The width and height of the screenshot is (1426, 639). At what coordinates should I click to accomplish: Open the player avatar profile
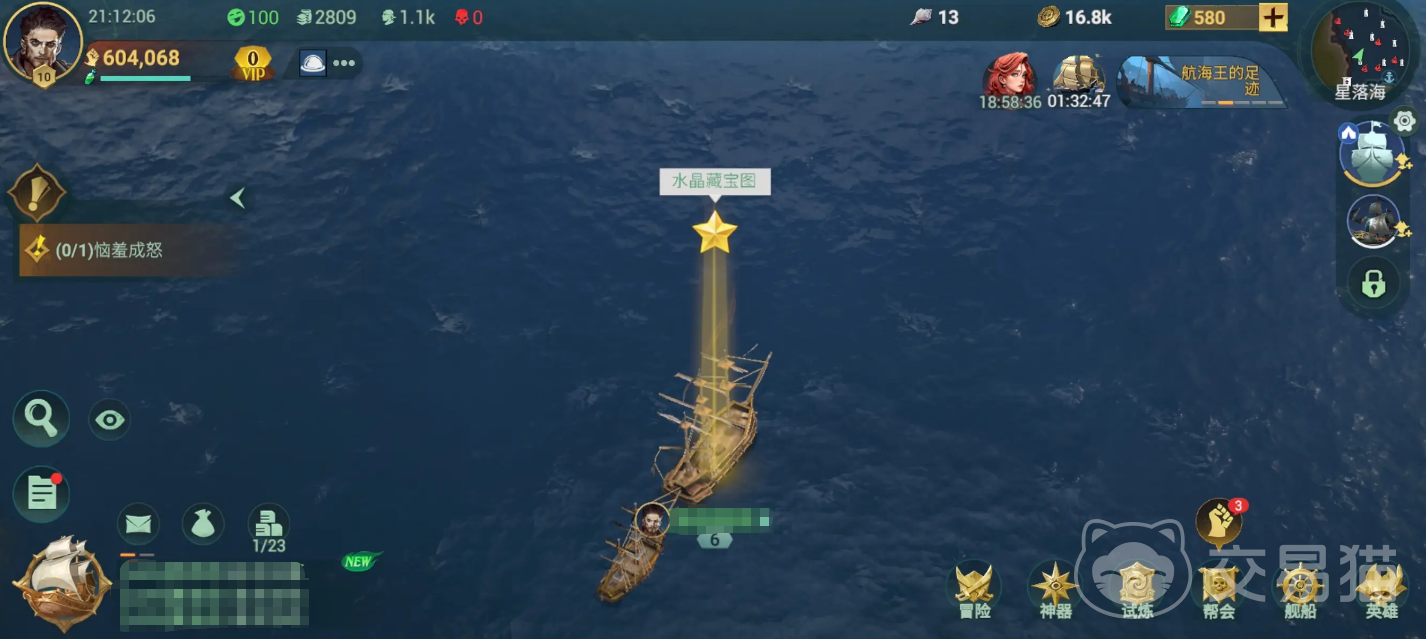[42, 40]
